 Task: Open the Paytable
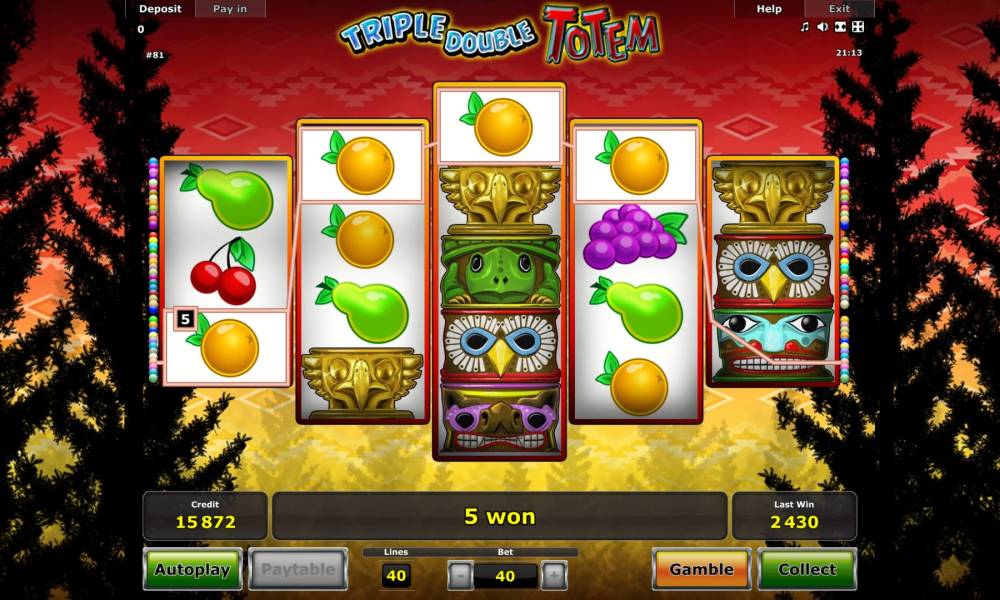[x=298, y=570]
